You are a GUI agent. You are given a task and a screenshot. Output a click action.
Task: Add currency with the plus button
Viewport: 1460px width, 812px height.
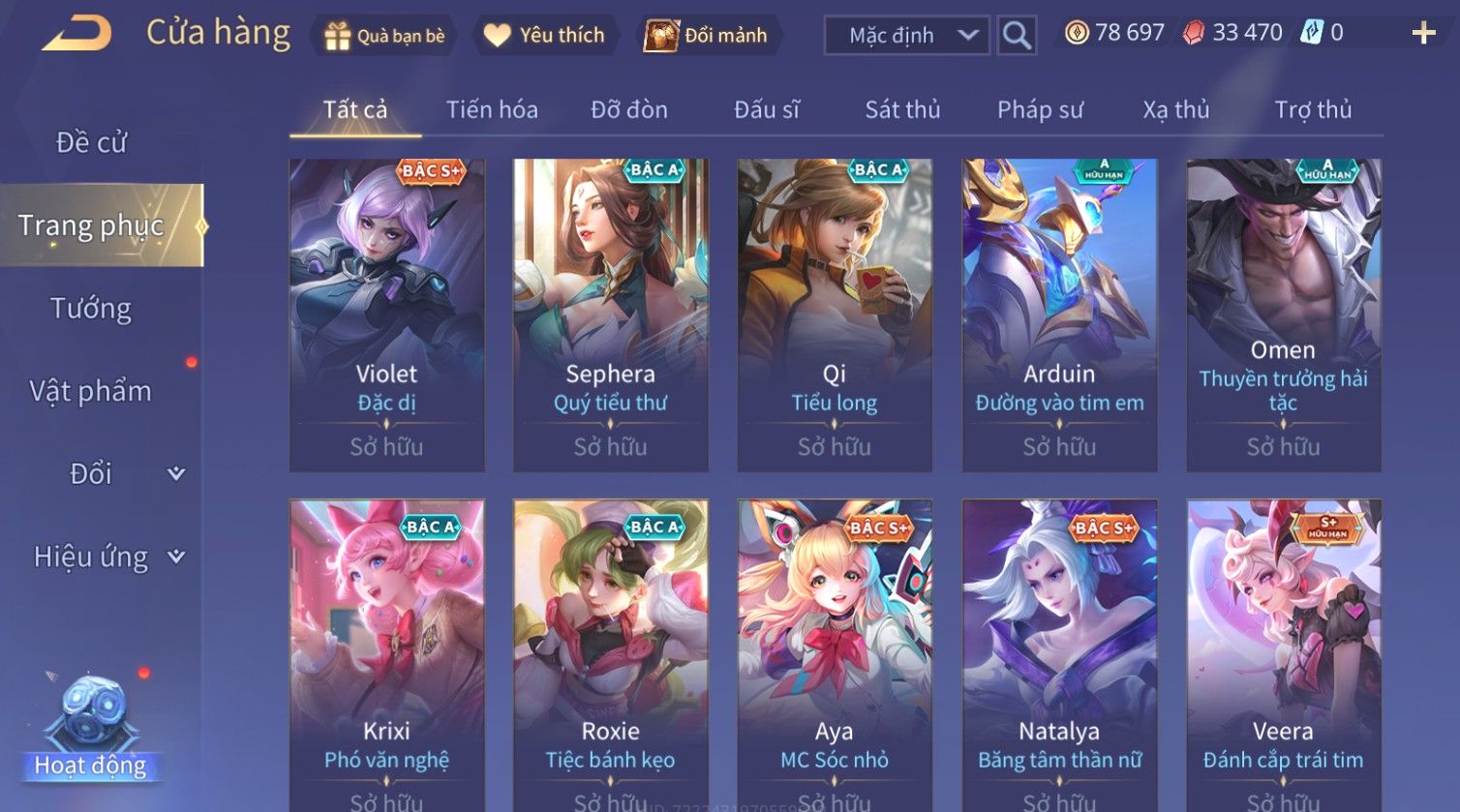[x=1423, y=34]
